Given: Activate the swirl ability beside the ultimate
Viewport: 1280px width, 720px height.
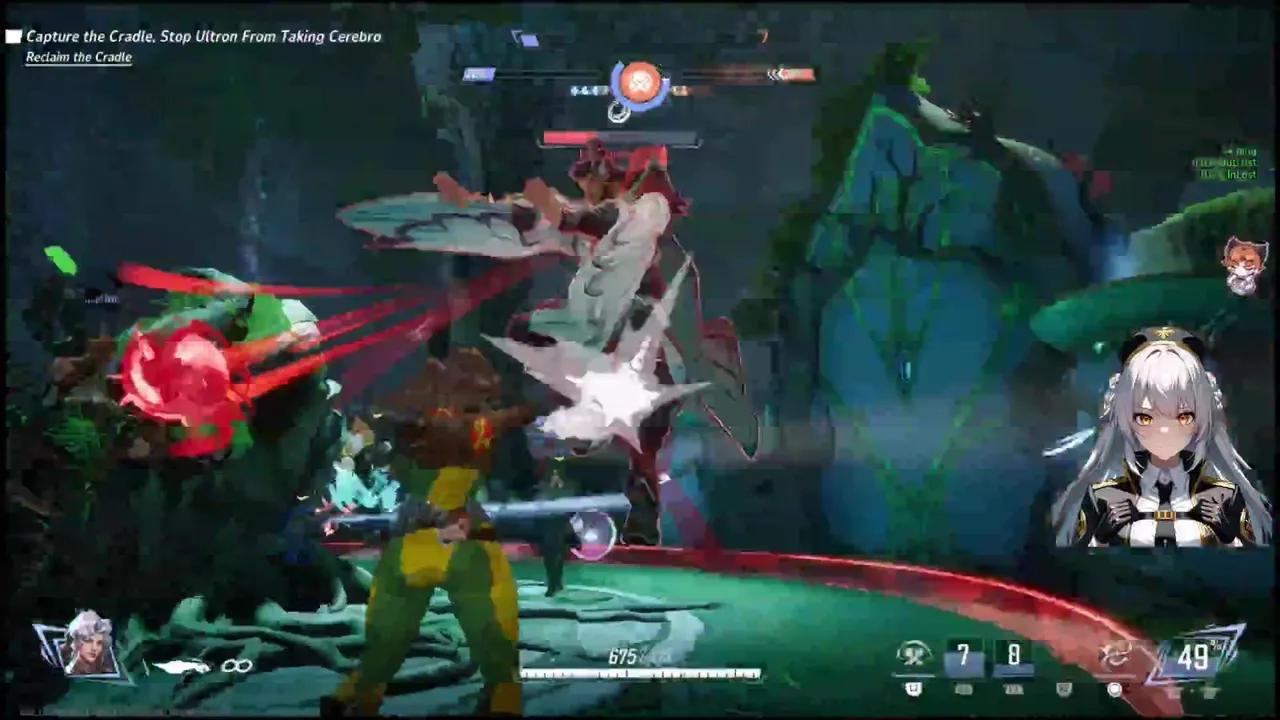Looking at the screenshot, I should (1117, 654).
